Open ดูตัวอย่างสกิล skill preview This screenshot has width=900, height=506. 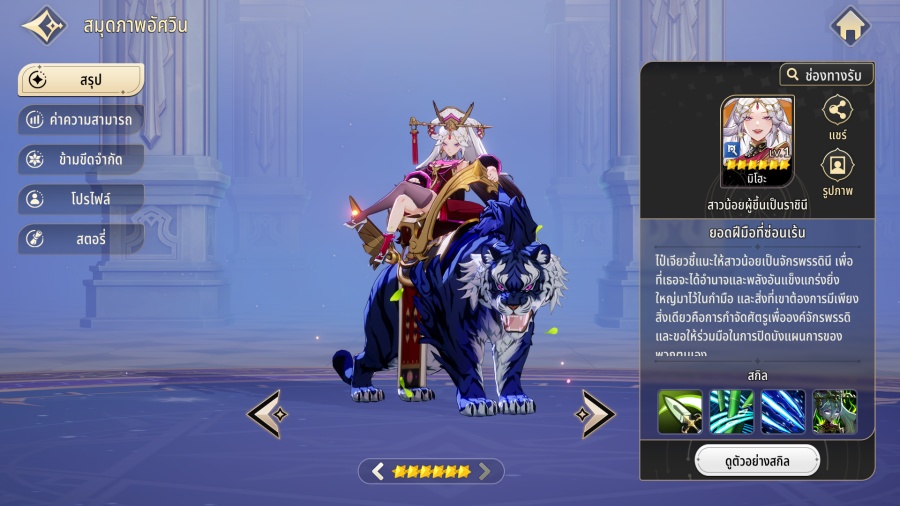click(757, 461)
